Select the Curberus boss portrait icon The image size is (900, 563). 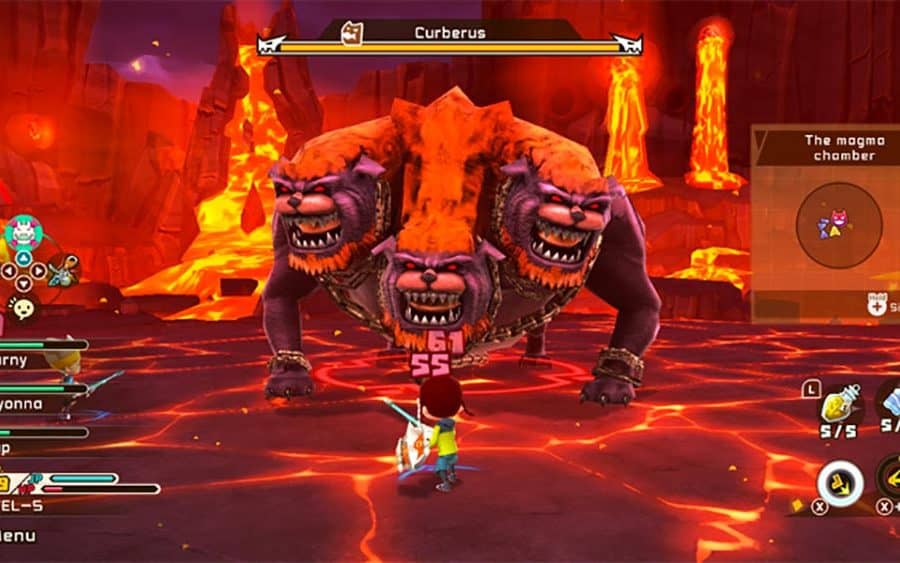pos(353,33)
